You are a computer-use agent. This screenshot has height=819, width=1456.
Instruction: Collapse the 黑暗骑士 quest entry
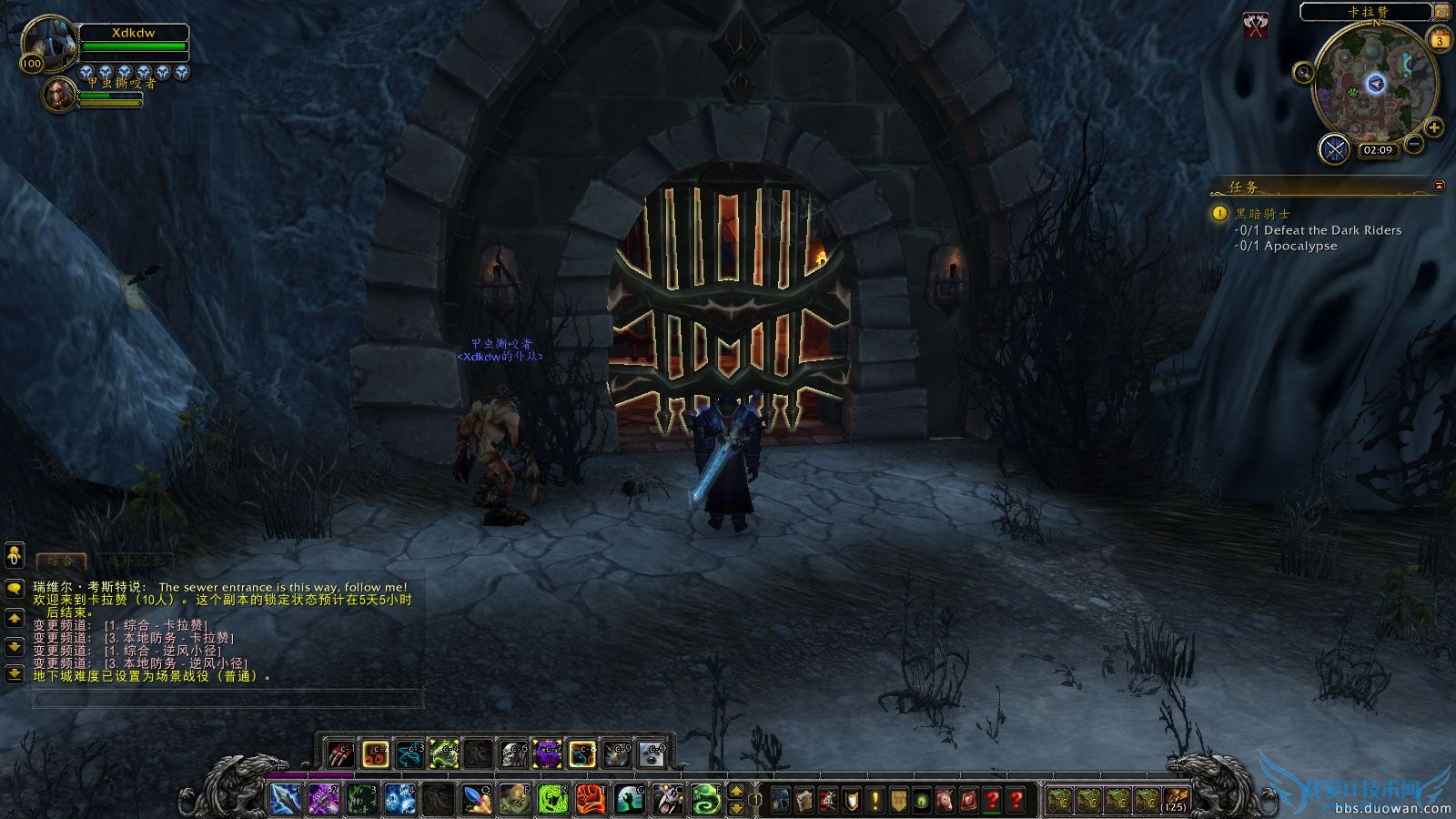point(1218,212)
